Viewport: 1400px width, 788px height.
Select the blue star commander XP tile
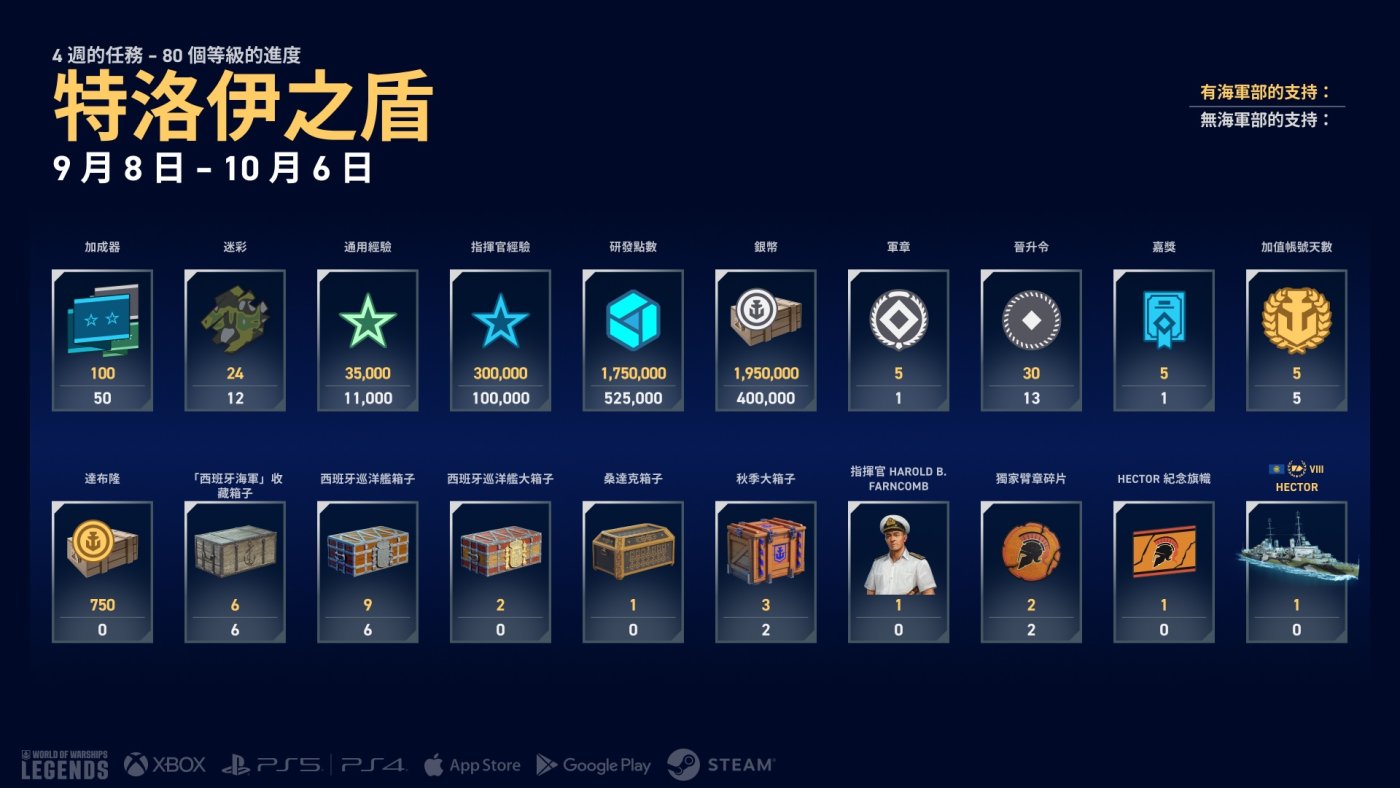pos(500,340)
